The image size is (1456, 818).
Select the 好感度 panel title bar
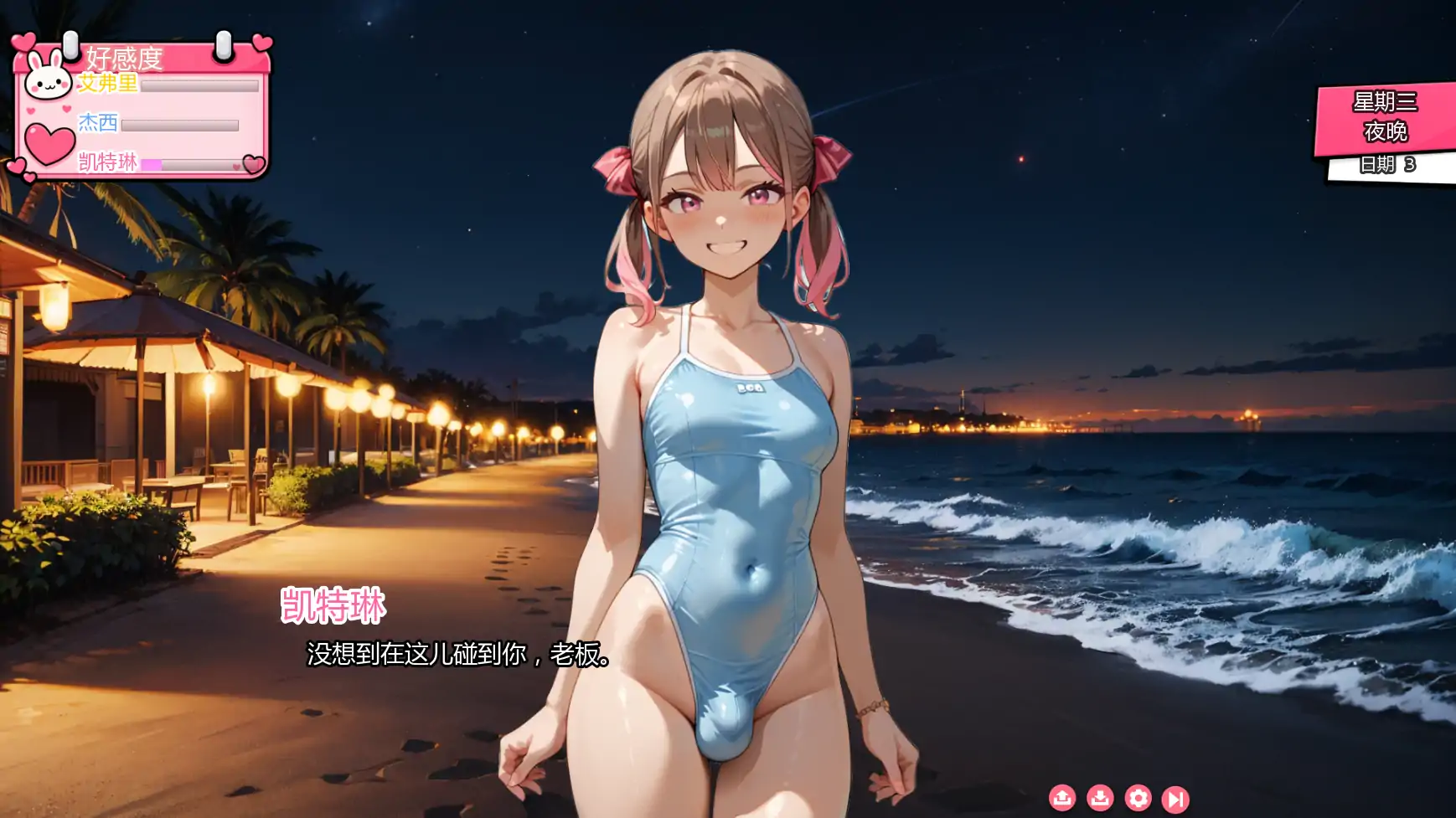(126, 59)
